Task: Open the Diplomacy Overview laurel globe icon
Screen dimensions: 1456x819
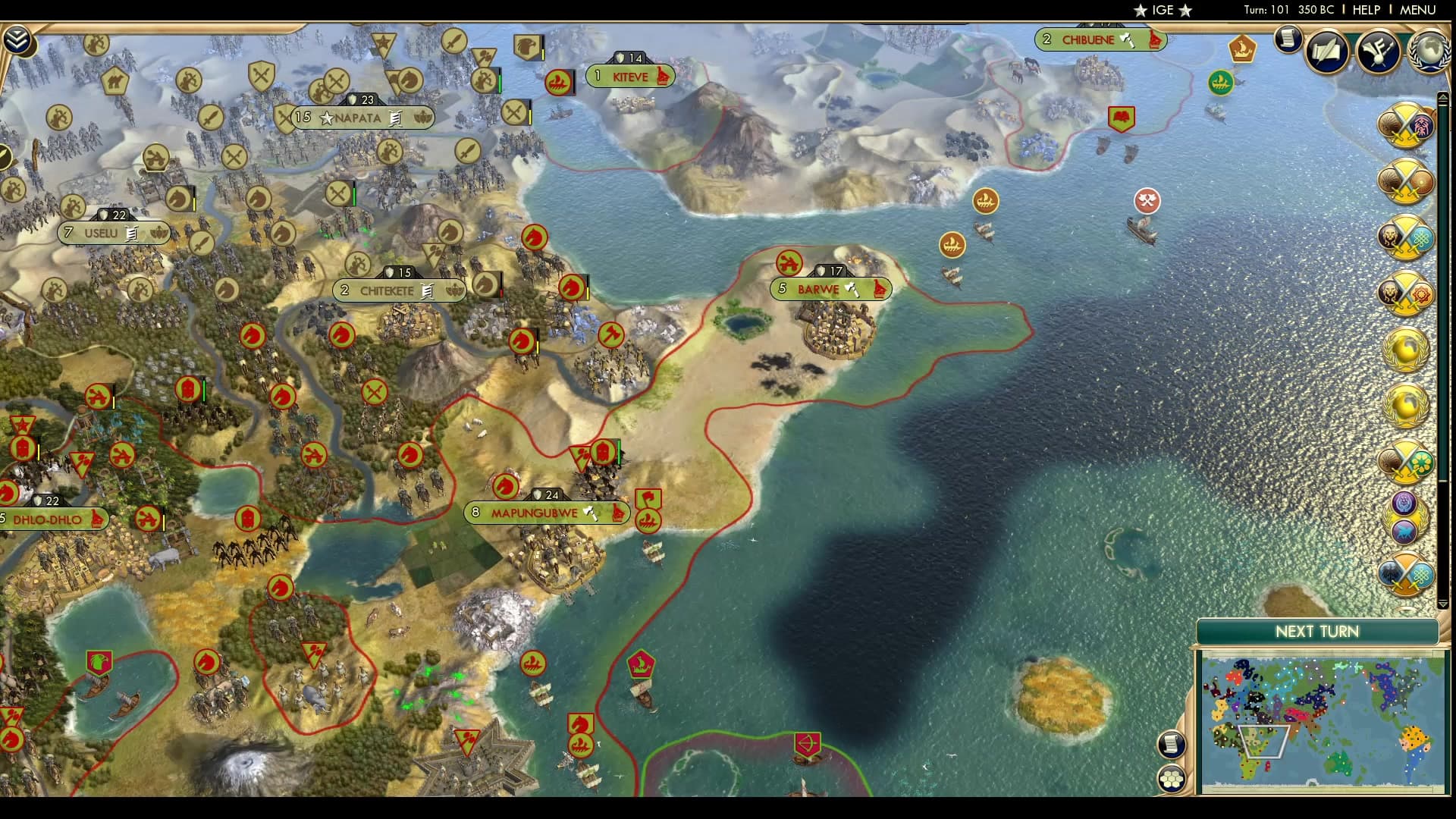Action: coord(1430,50)
